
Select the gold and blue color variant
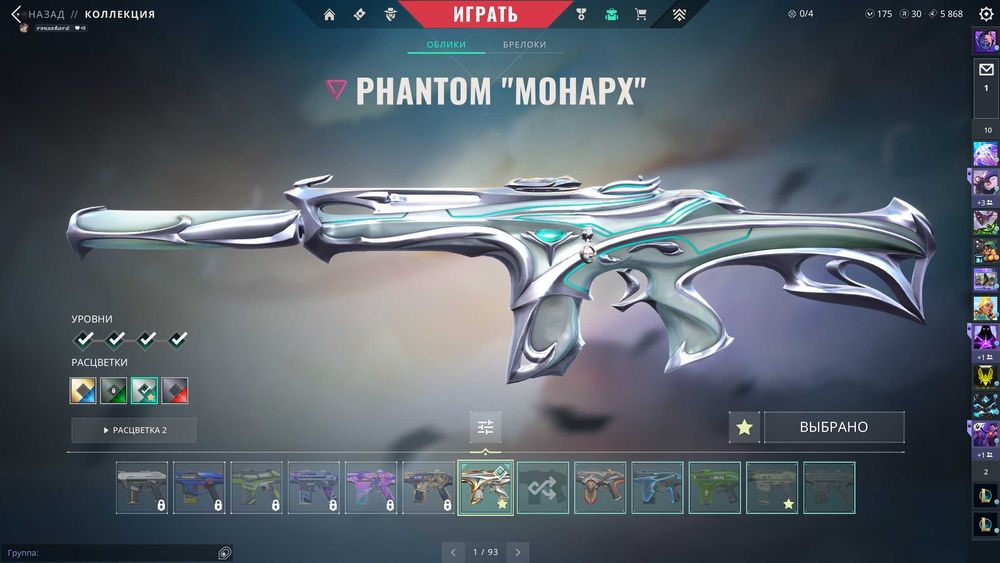point(83,390)
